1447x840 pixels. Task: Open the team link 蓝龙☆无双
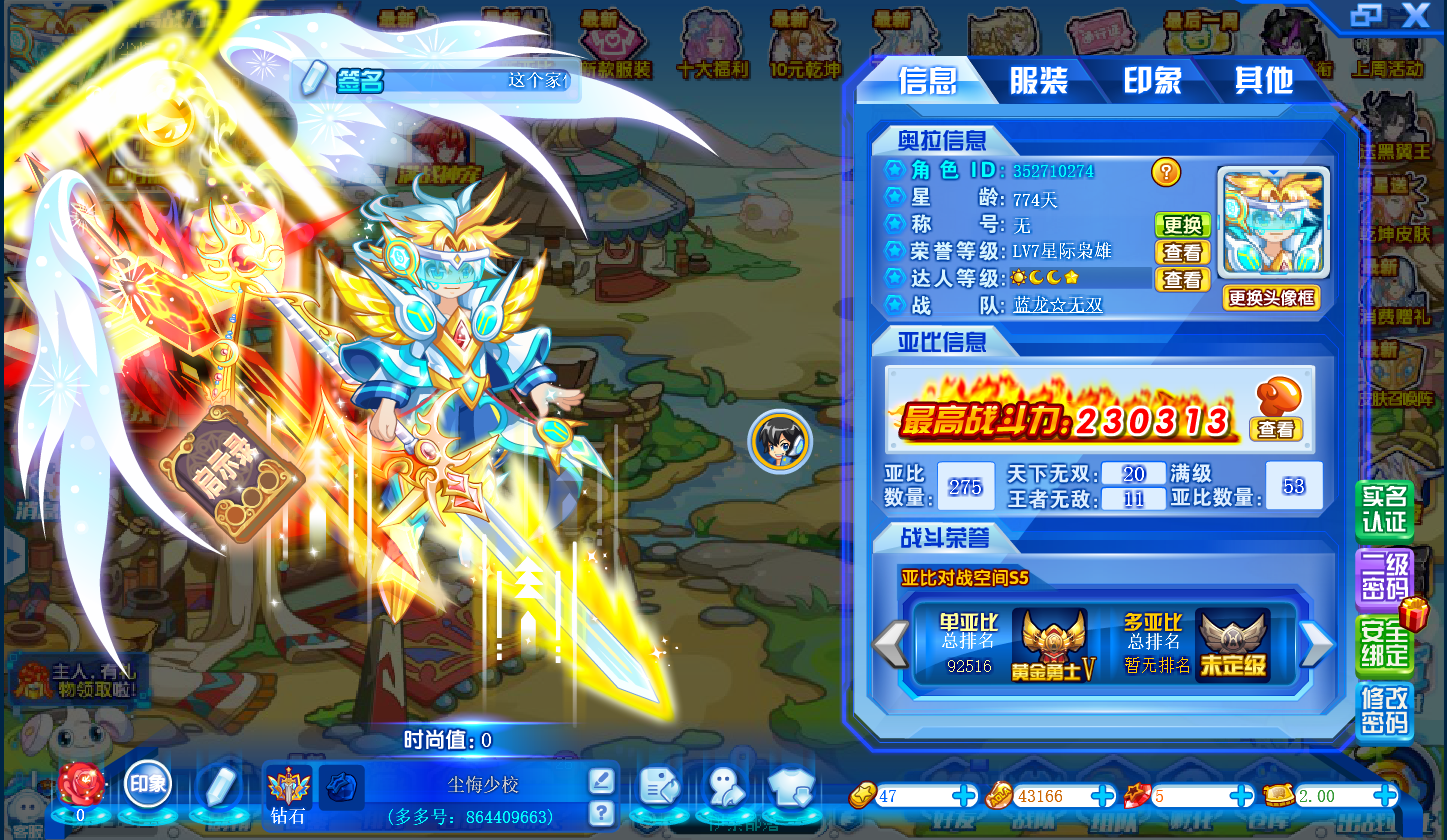tap(1057, 305)
